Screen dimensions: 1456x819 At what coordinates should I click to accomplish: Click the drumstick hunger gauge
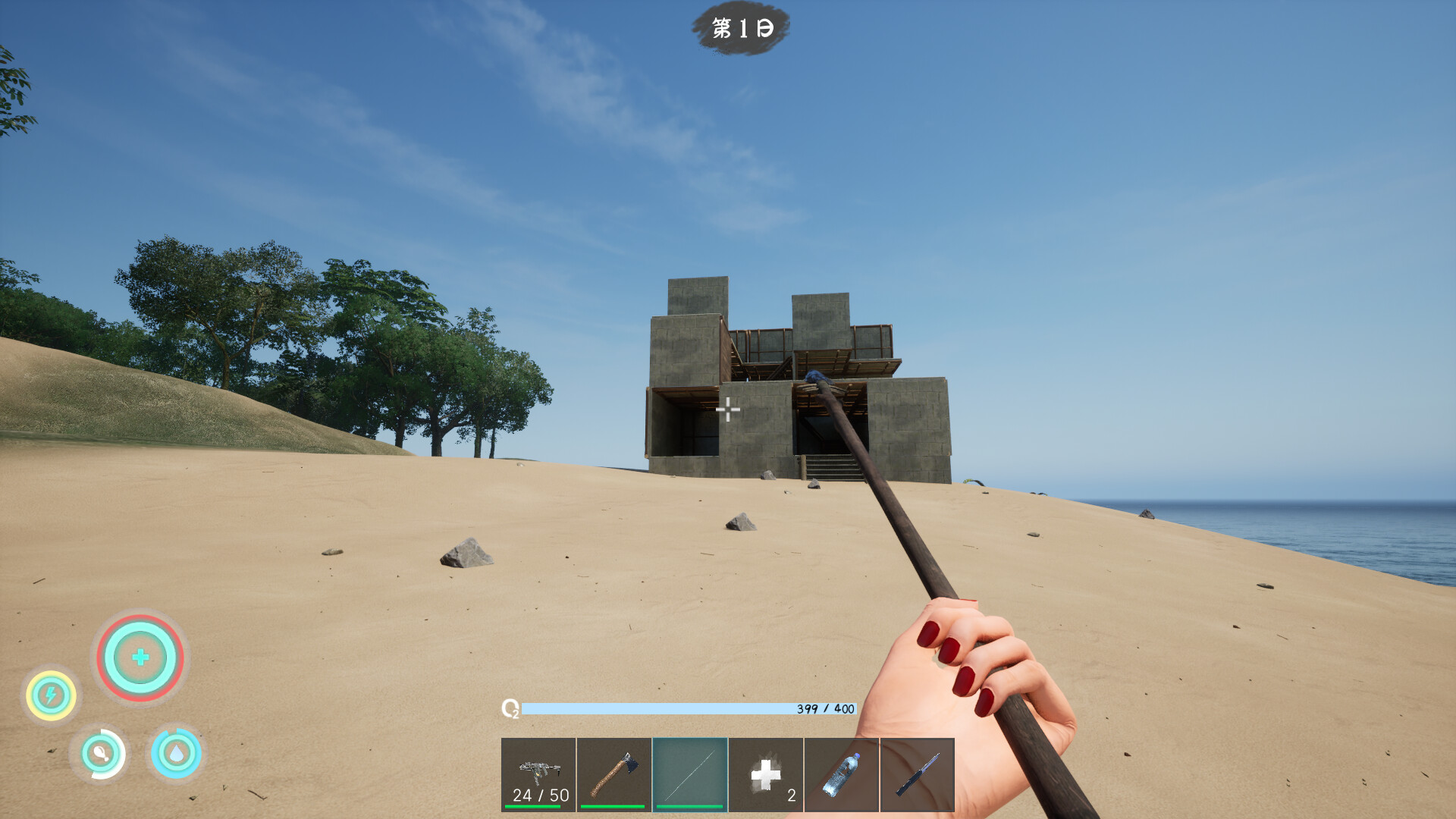[101, 755]
